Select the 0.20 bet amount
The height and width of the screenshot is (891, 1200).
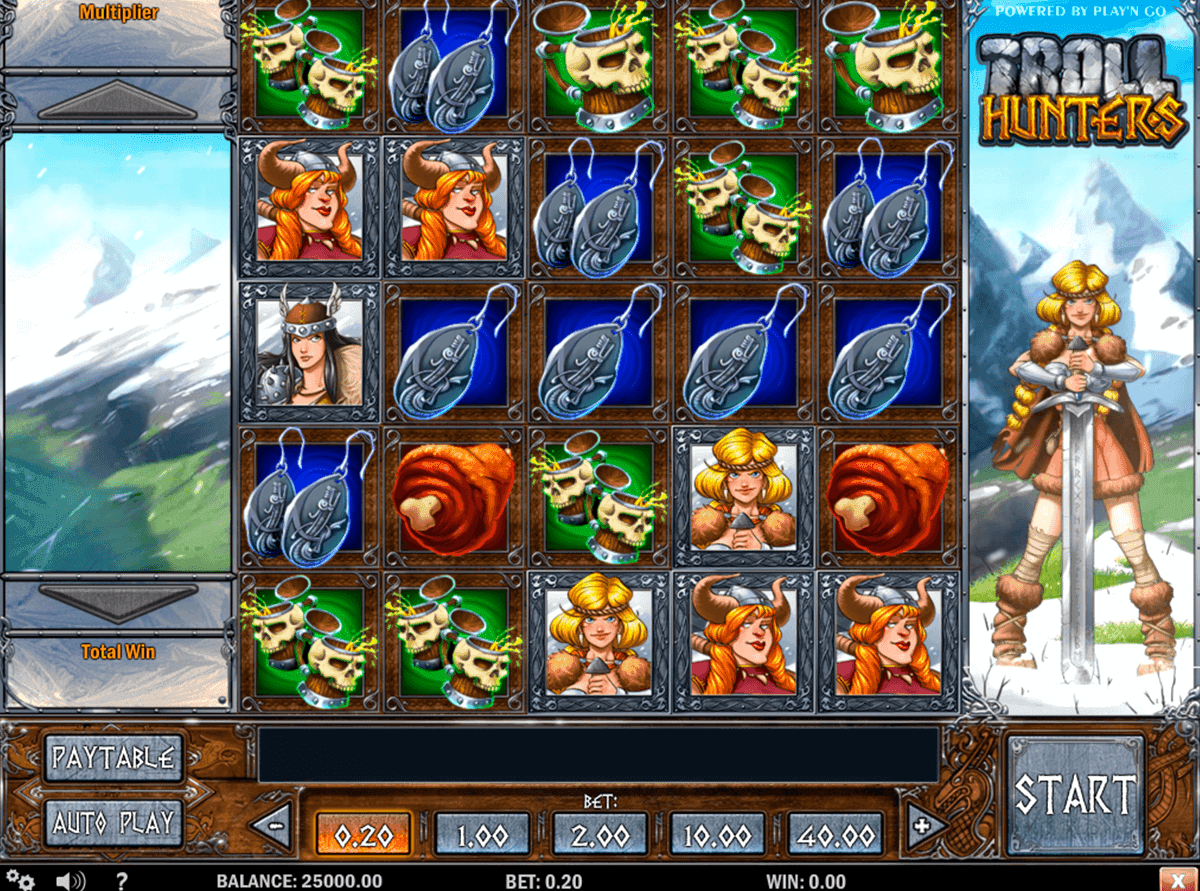pos(364,831)
